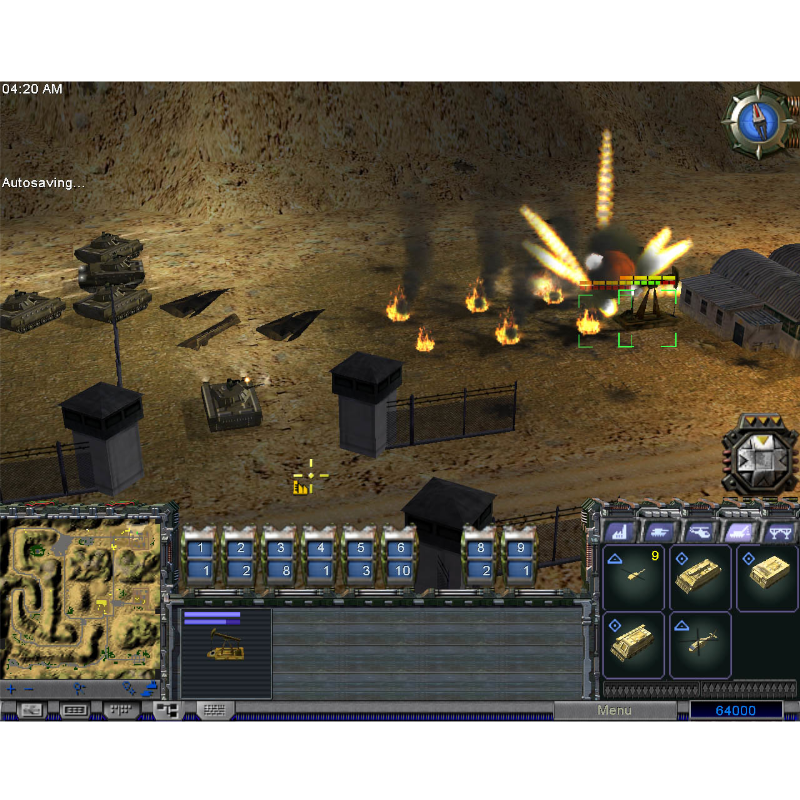Select control group 3
This screenshot has width=800, height=800.
[279, 560]
